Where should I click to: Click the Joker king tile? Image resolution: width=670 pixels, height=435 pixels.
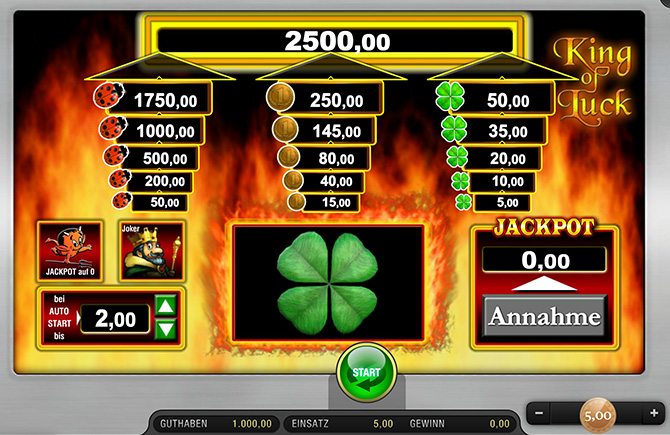[x=148, y=250]
